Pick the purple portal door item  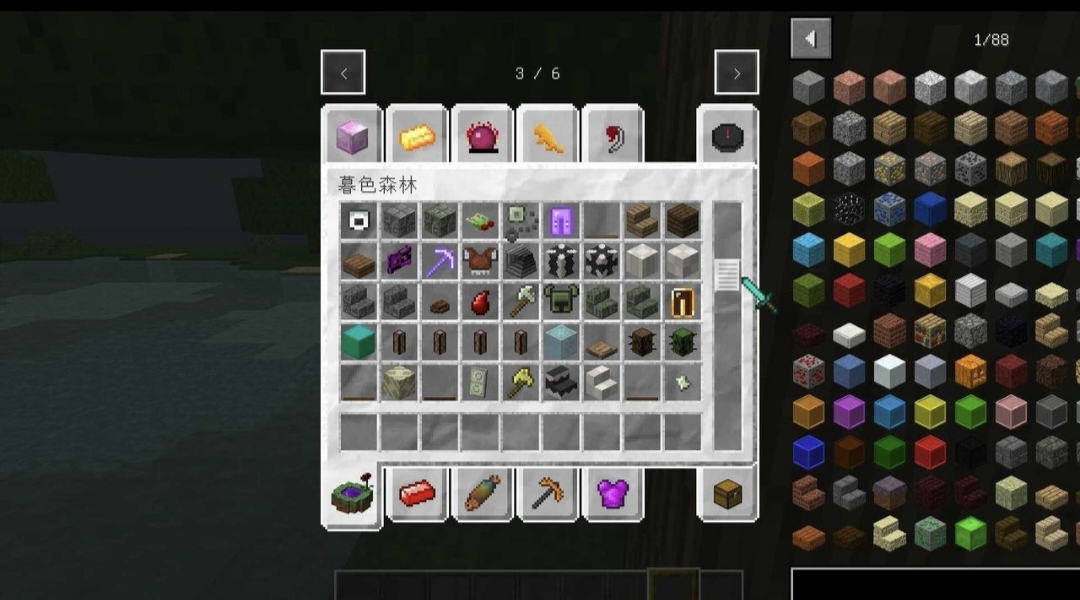coord(560,221)
